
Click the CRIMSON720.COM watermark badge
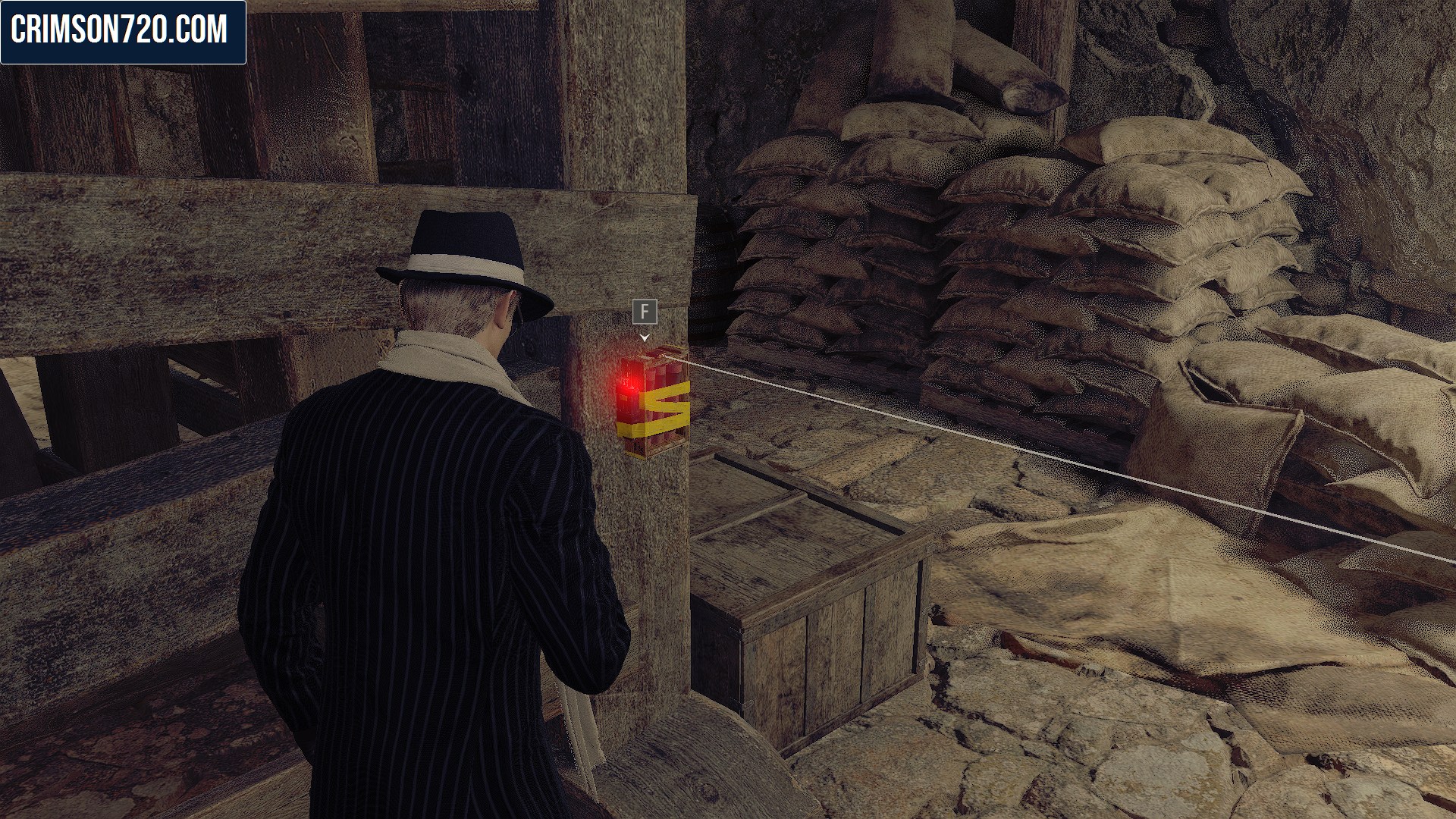[123, 32]
